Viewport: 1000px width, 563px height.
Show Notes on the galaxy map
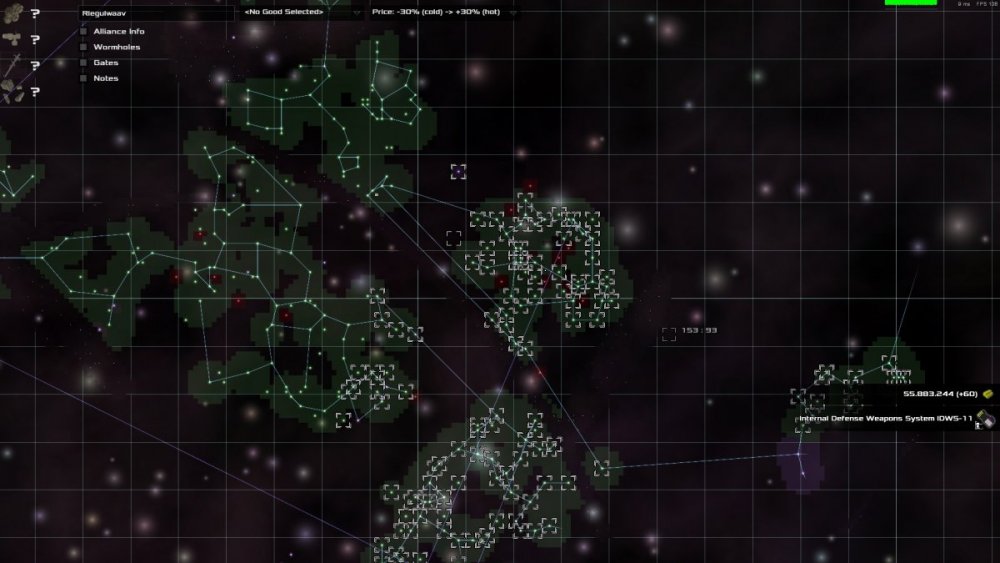[x=84, y=78]
